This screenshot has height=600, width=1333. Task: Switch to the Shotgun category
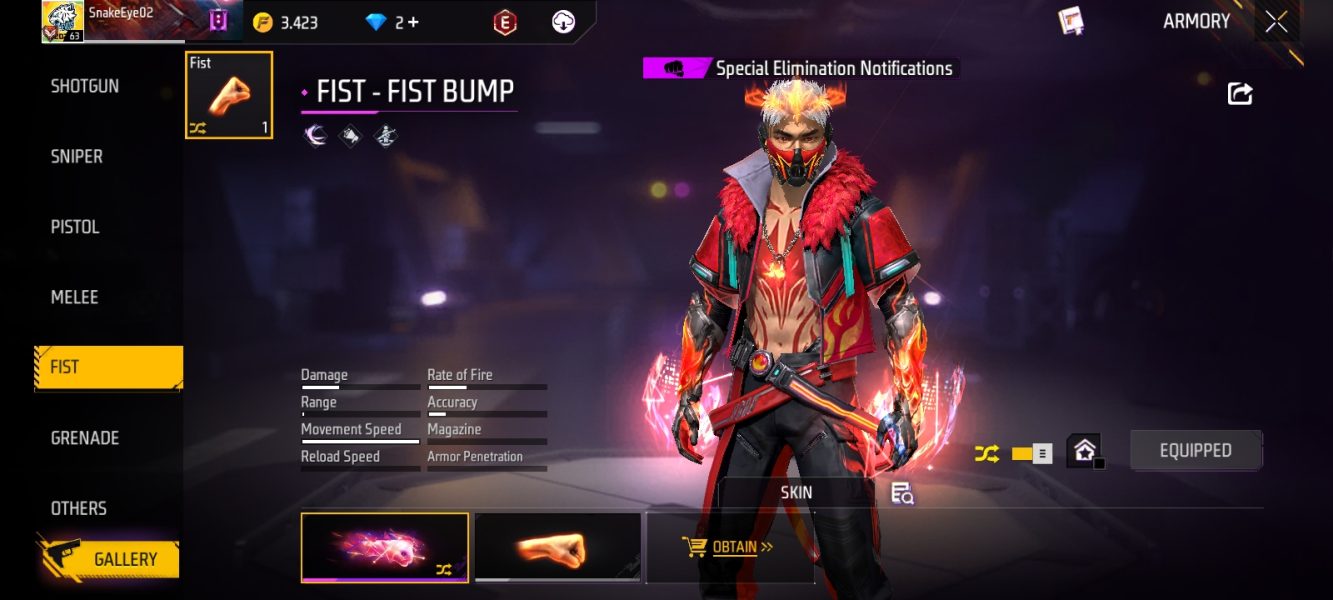click(x=85, y=87)
